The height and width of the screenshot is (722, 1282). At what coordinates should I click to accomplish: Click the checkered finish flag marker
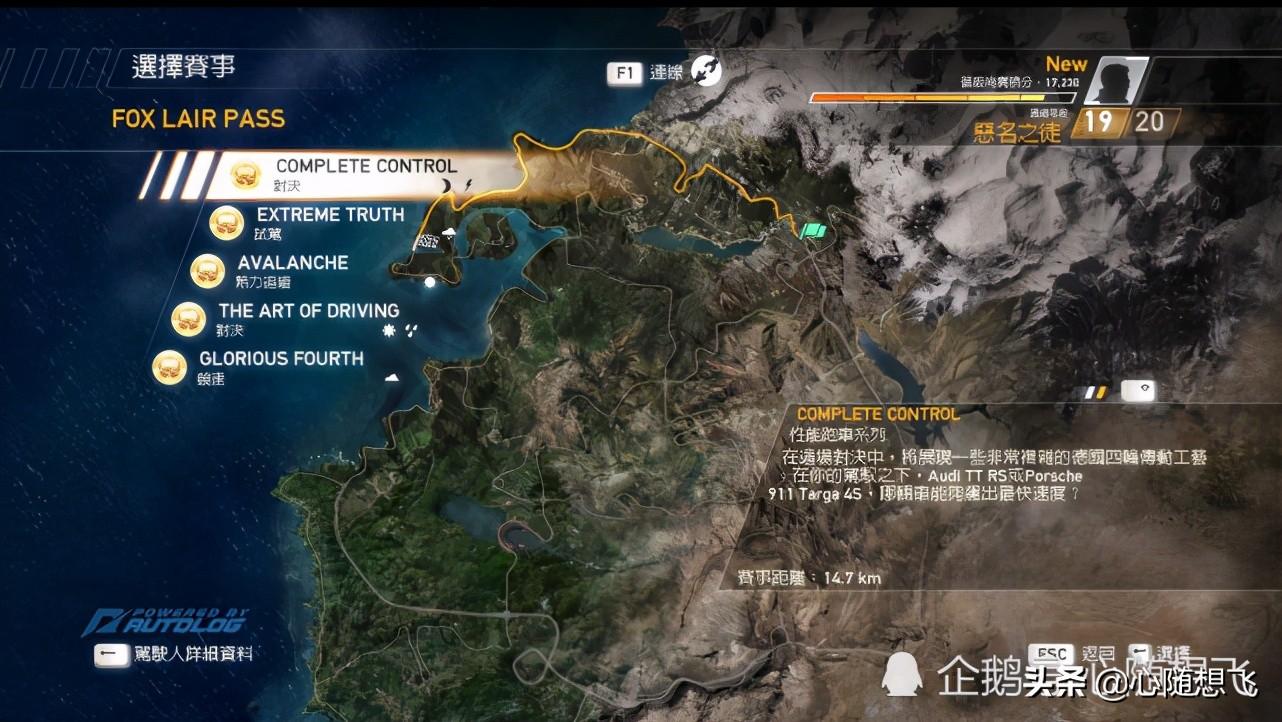426,242
